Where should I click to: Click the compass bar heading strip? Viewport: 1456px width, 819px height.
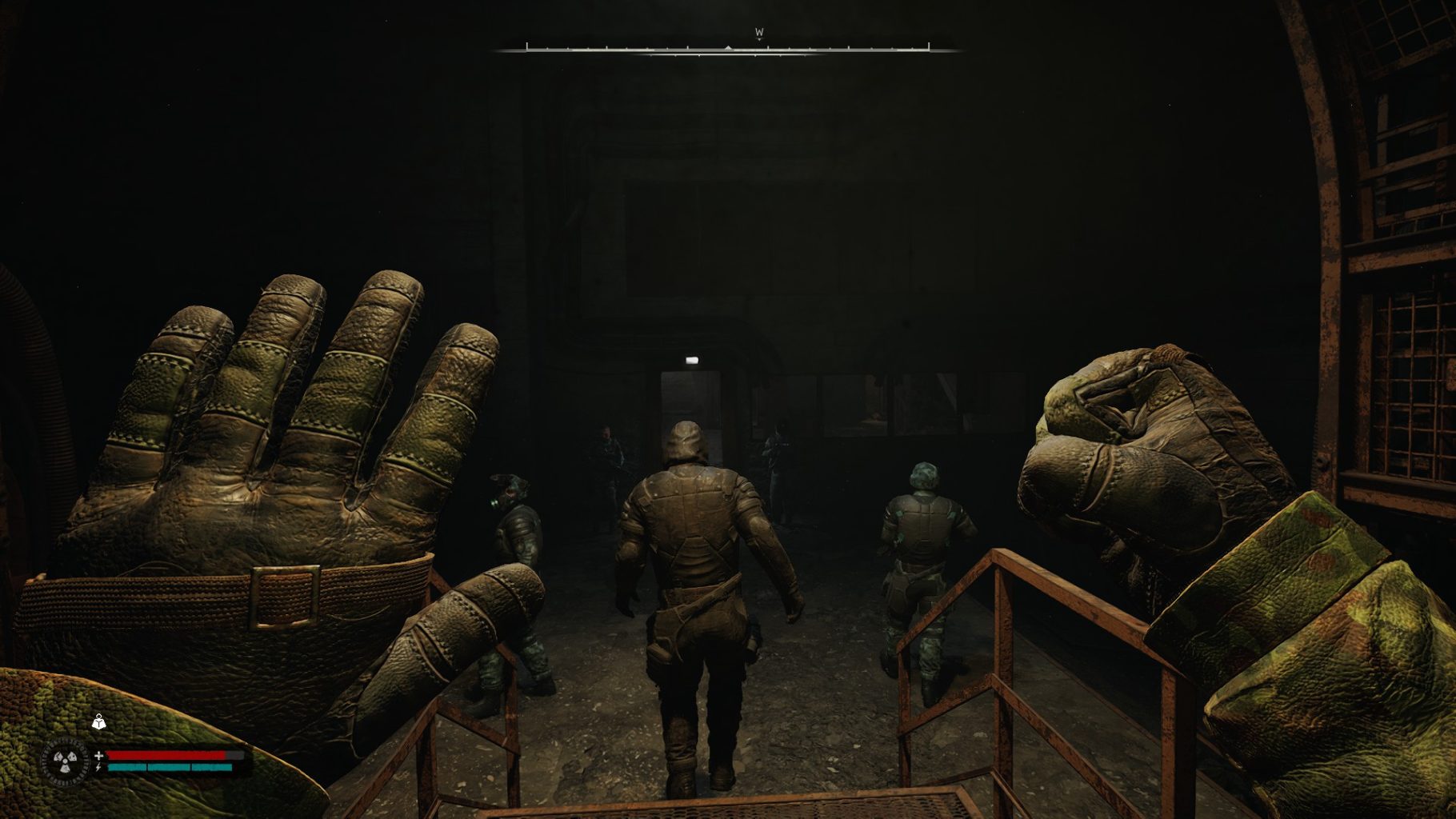pyautogui.click(x=727, y=50)
